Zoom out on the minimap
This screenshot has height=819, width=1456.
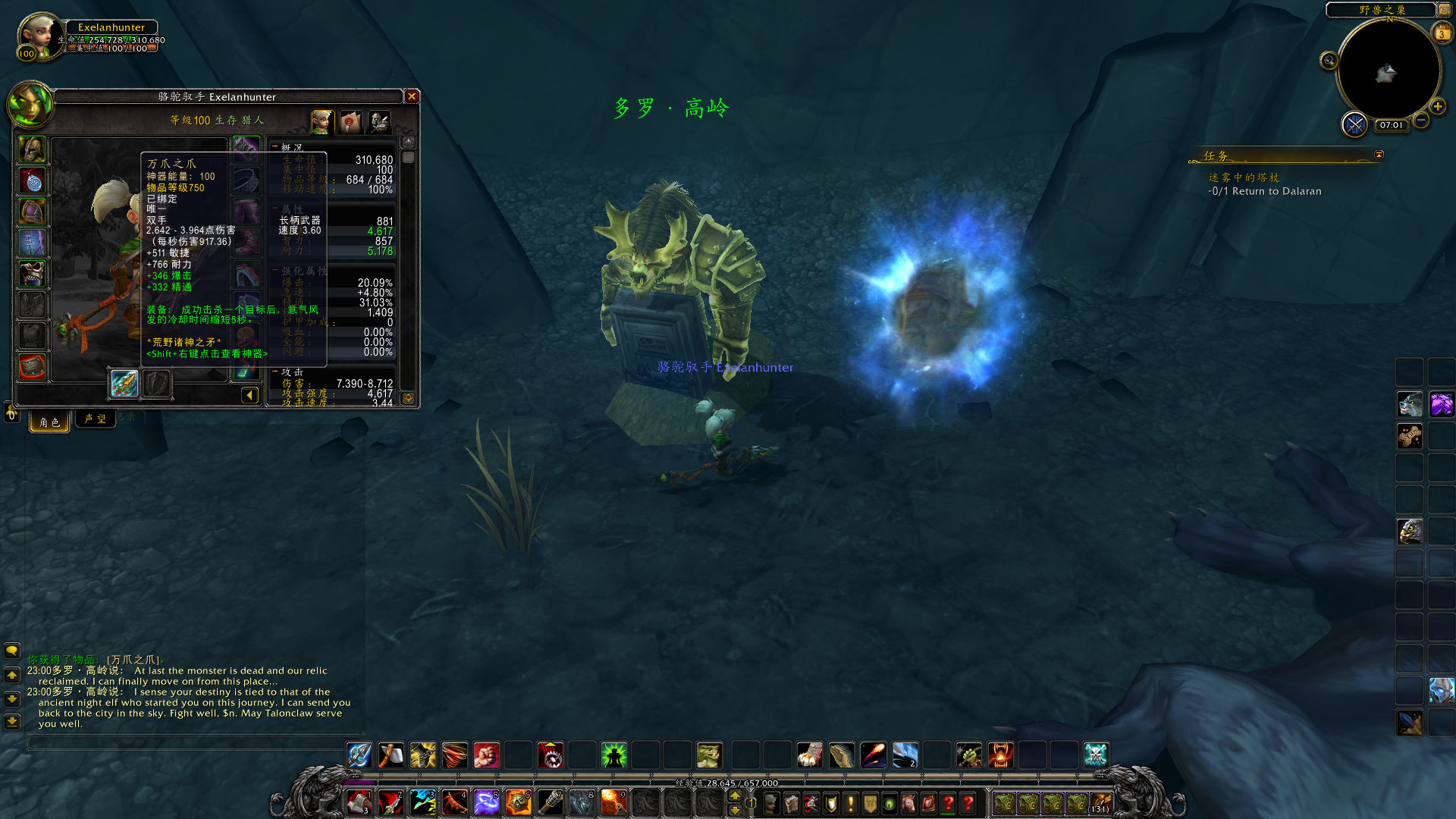point(1421,121)
